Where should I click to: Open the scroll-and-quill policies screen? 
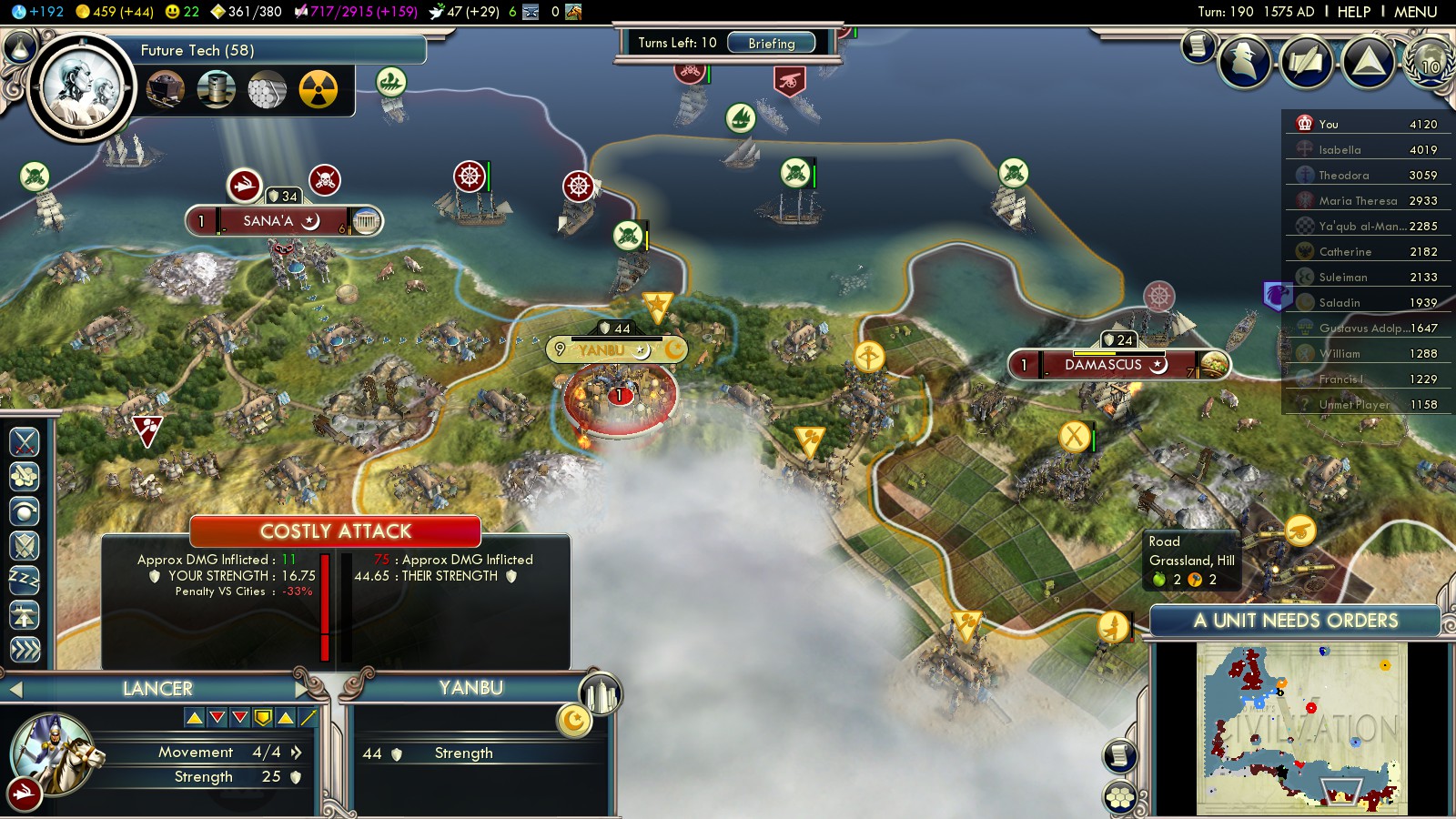[x=1306, y=62]
